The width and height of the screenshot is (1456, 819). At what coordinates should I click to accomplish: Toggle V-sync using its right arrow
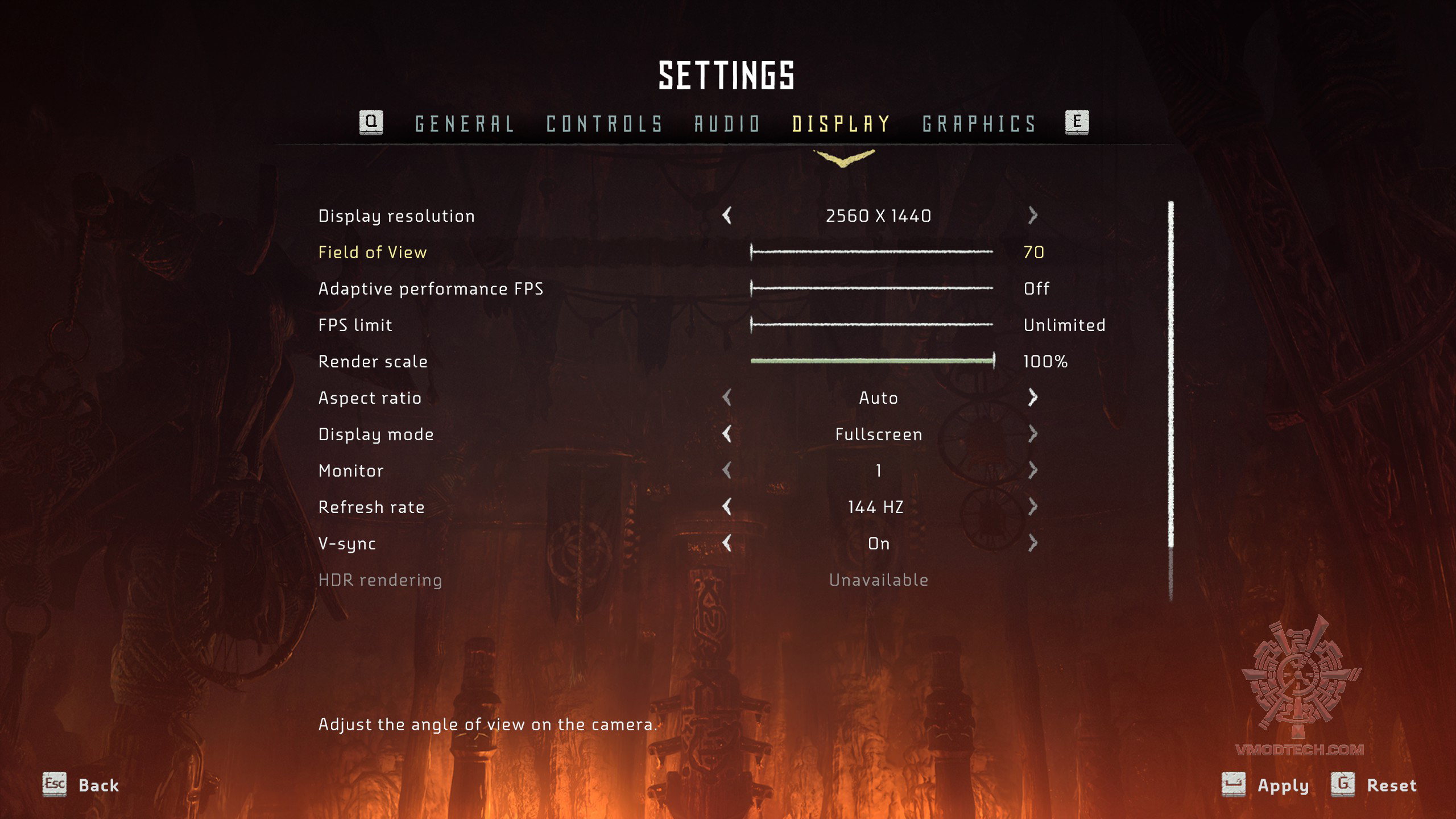click(x=1033, y=543)
